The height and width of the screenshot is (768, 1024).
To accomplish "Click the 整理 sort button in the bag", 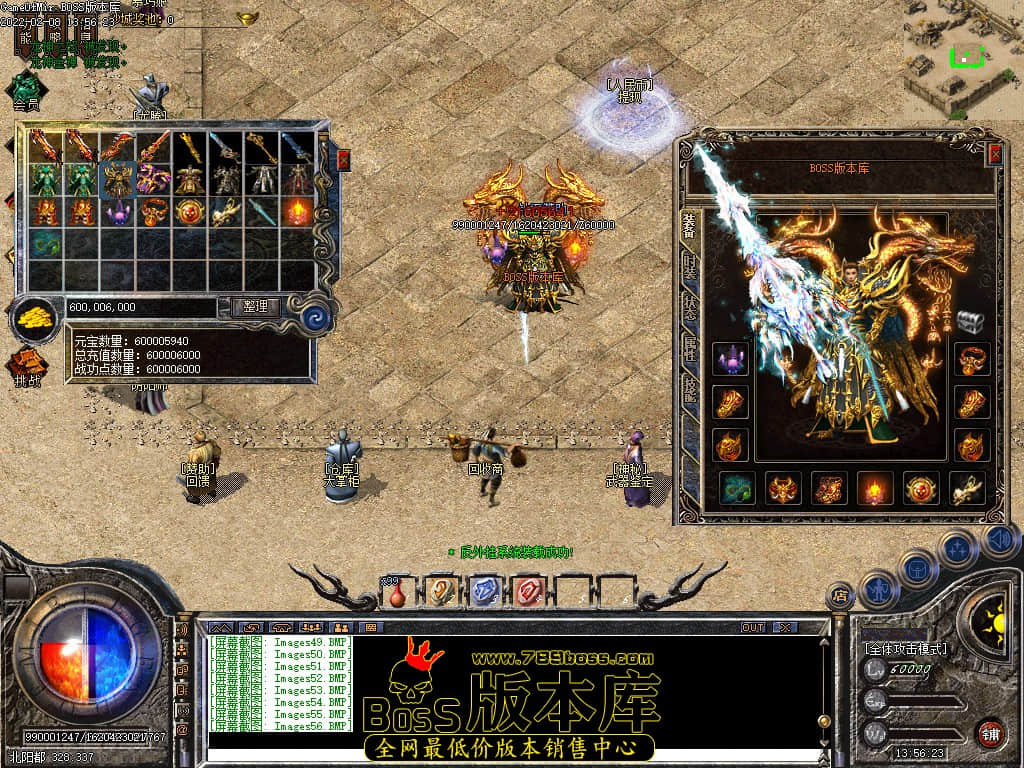I will (x=255, y=307).
